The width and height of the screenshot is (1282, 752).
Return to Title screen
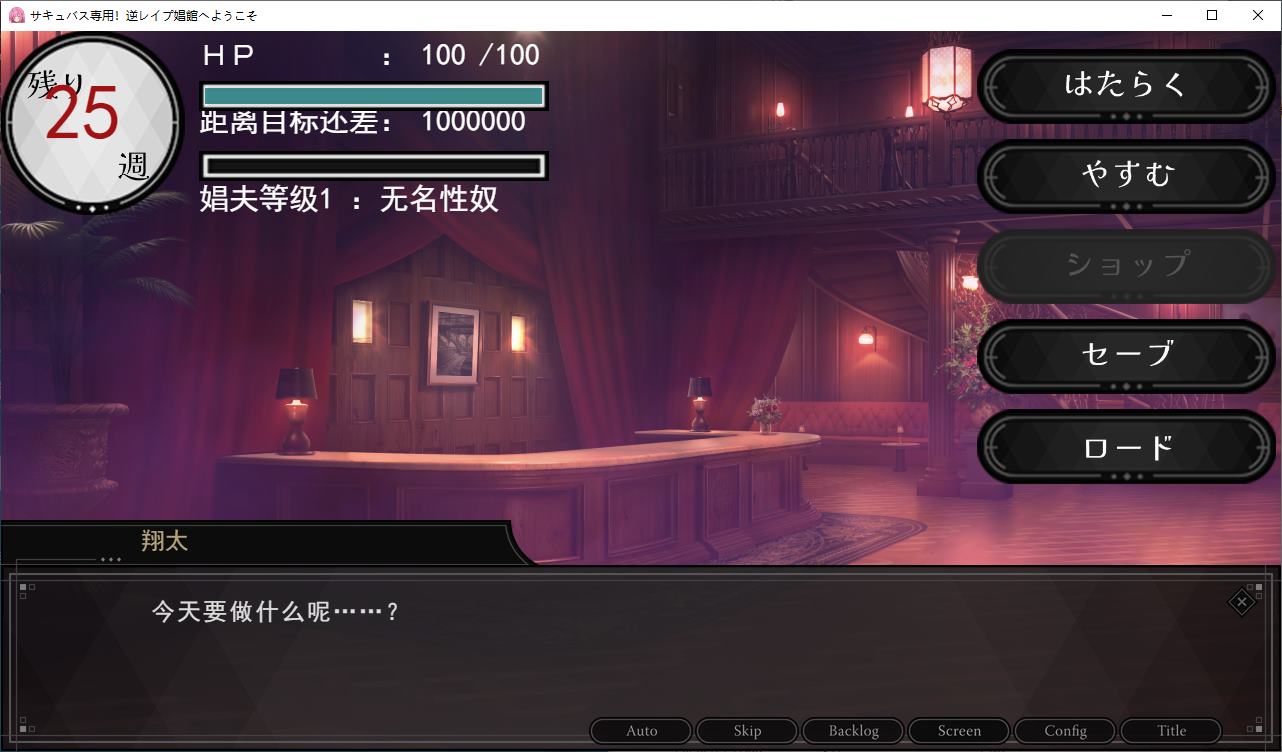pyautogui.click(x=1169, y=730)
